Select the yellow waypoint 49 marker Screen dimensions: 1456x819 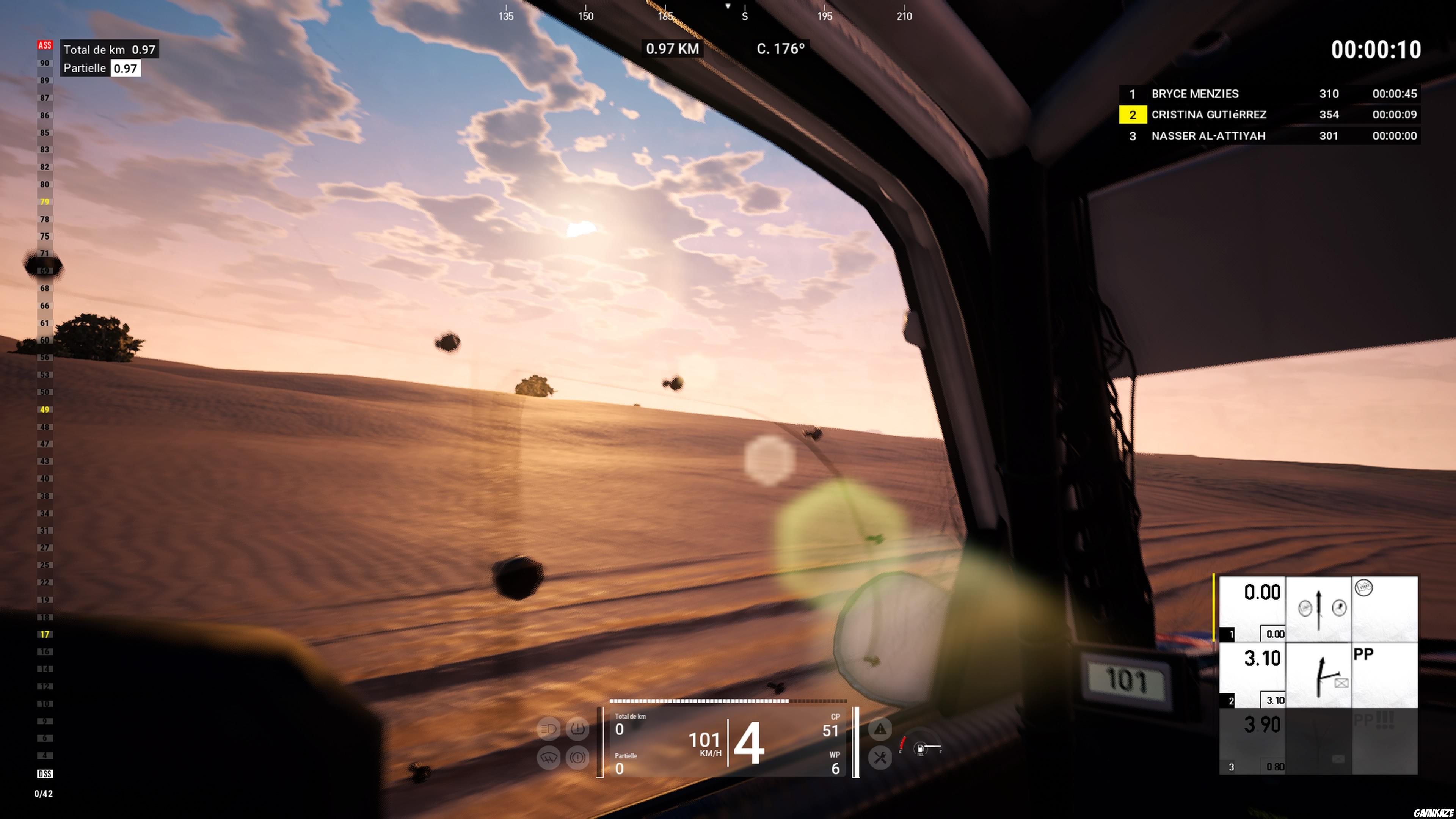point(45,410)
